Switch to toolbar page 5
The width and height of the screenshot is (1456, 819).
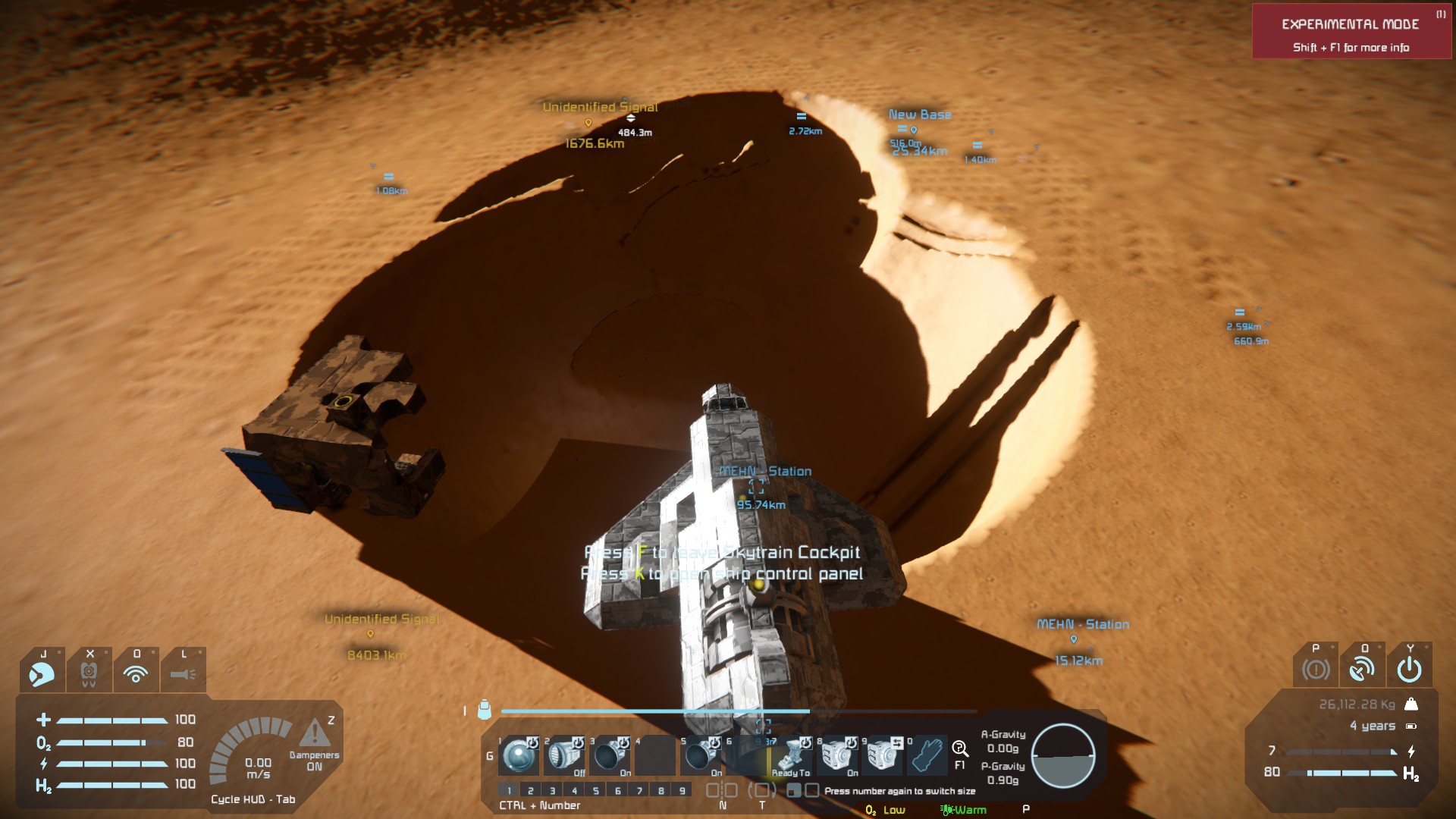[x=596, y=790]
